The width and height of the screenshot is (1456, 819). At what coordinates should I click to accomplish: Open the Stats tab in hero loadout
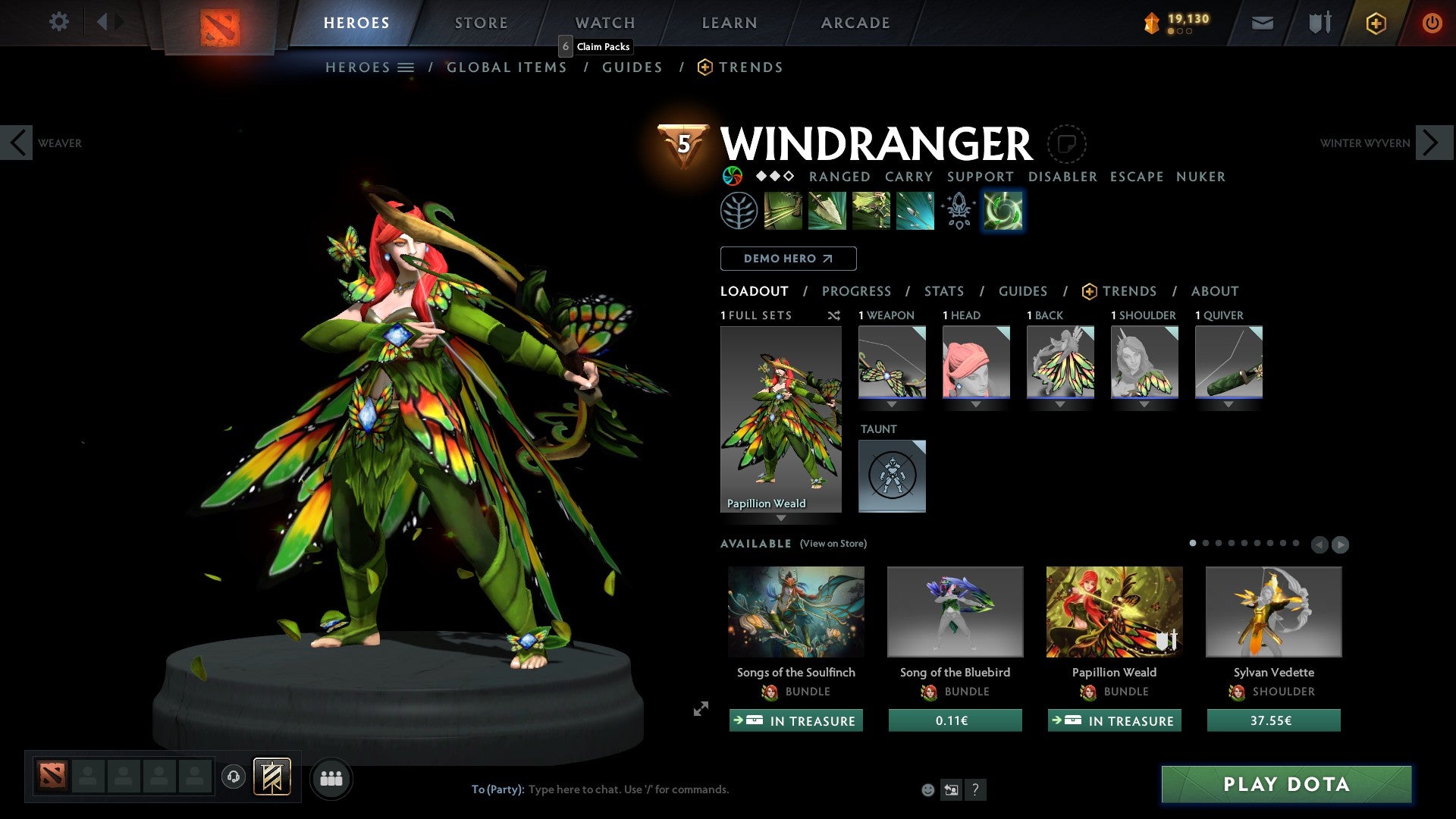944,291
